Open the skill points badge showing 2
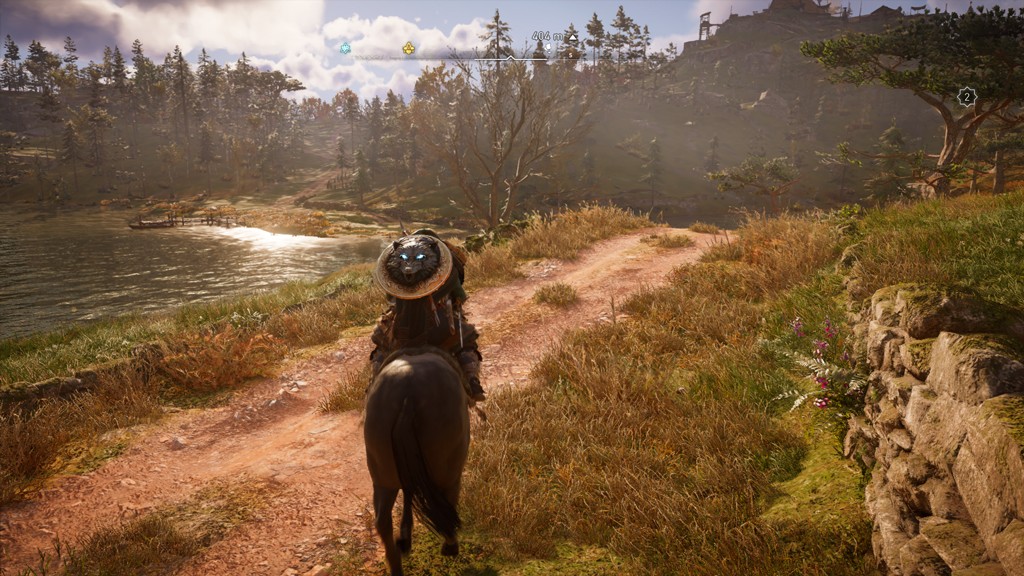Viewport: 1024px width, 576px height. click(x=966, y=97)
